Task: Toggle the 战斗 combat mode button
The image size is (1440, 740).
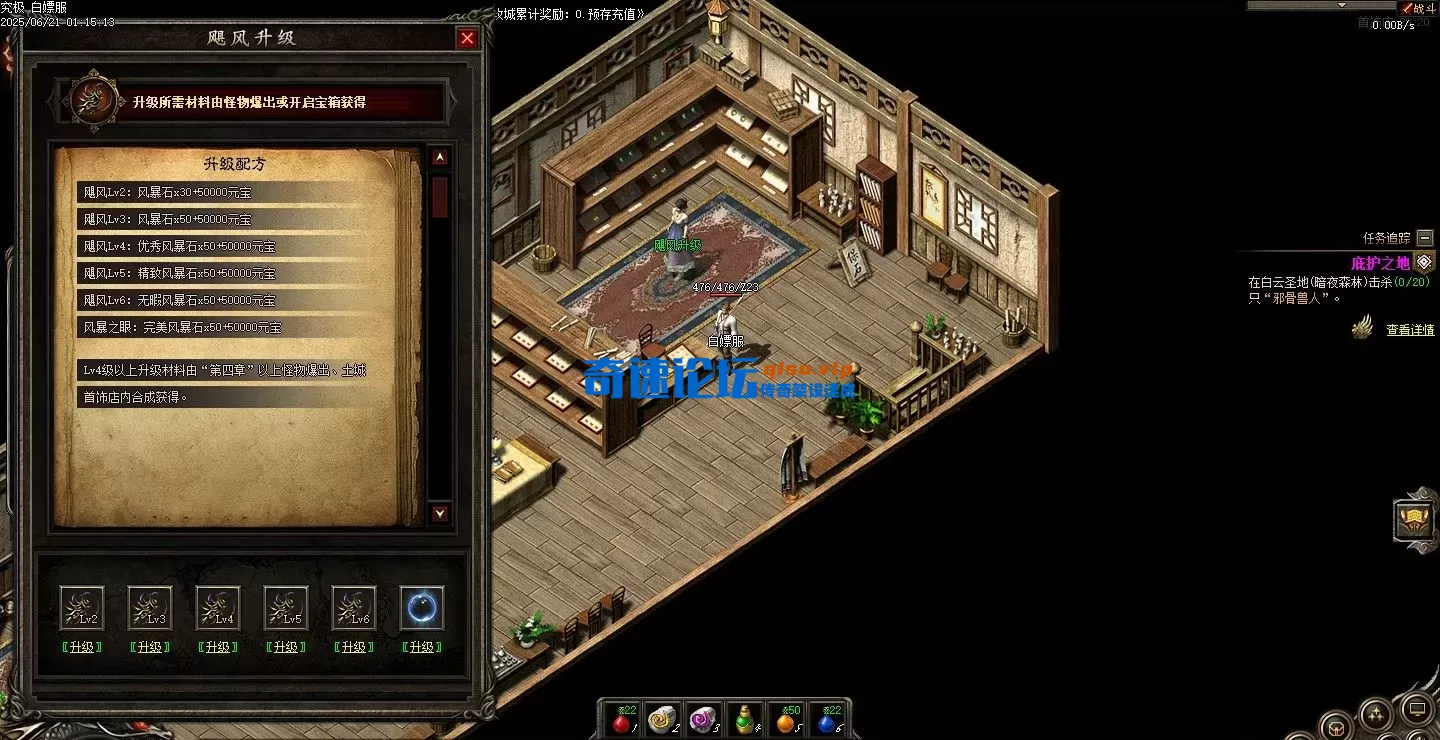Action: (1422, 8)
